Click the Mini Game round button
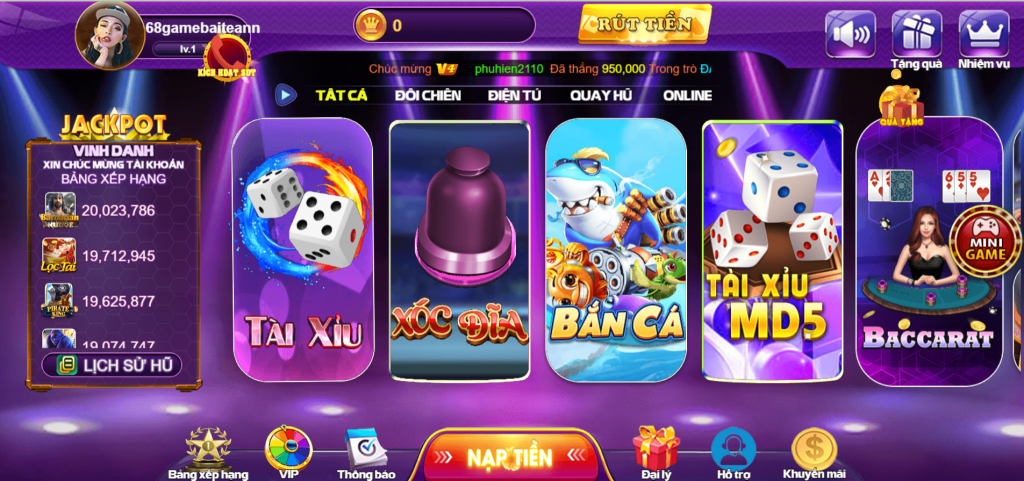 985,241
